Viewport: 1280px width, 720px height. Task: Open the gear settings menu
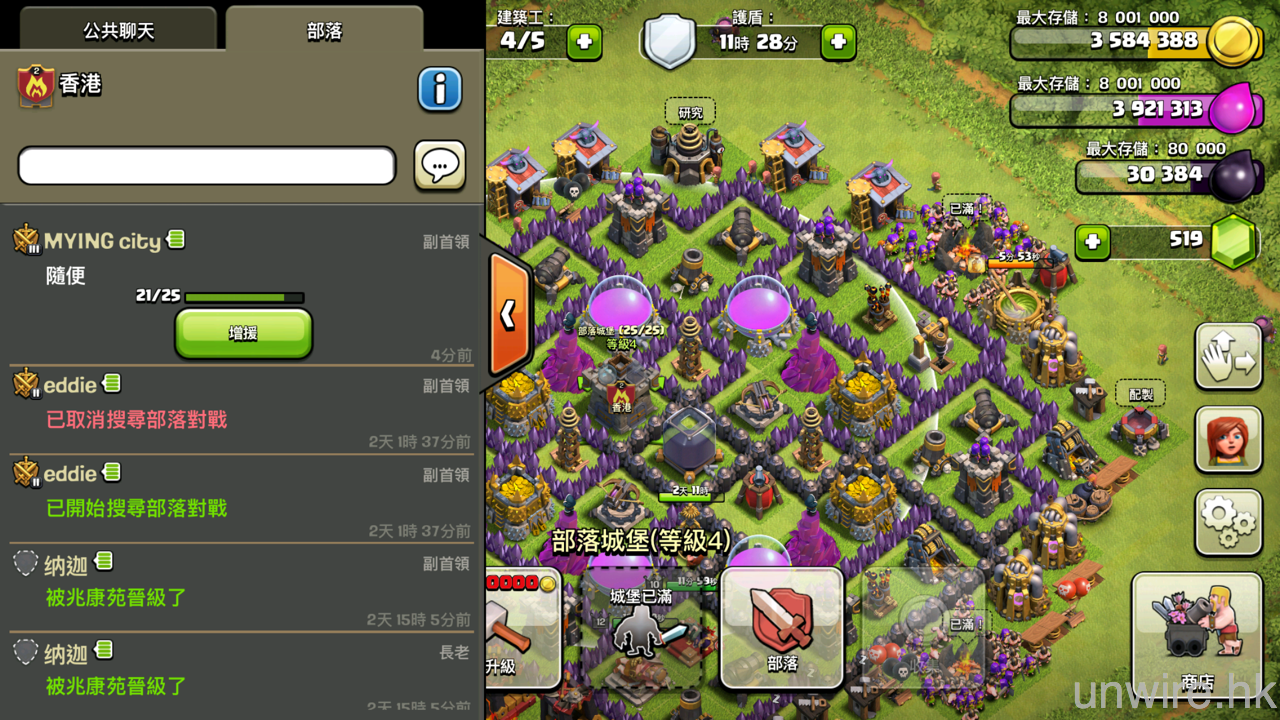1228,520
